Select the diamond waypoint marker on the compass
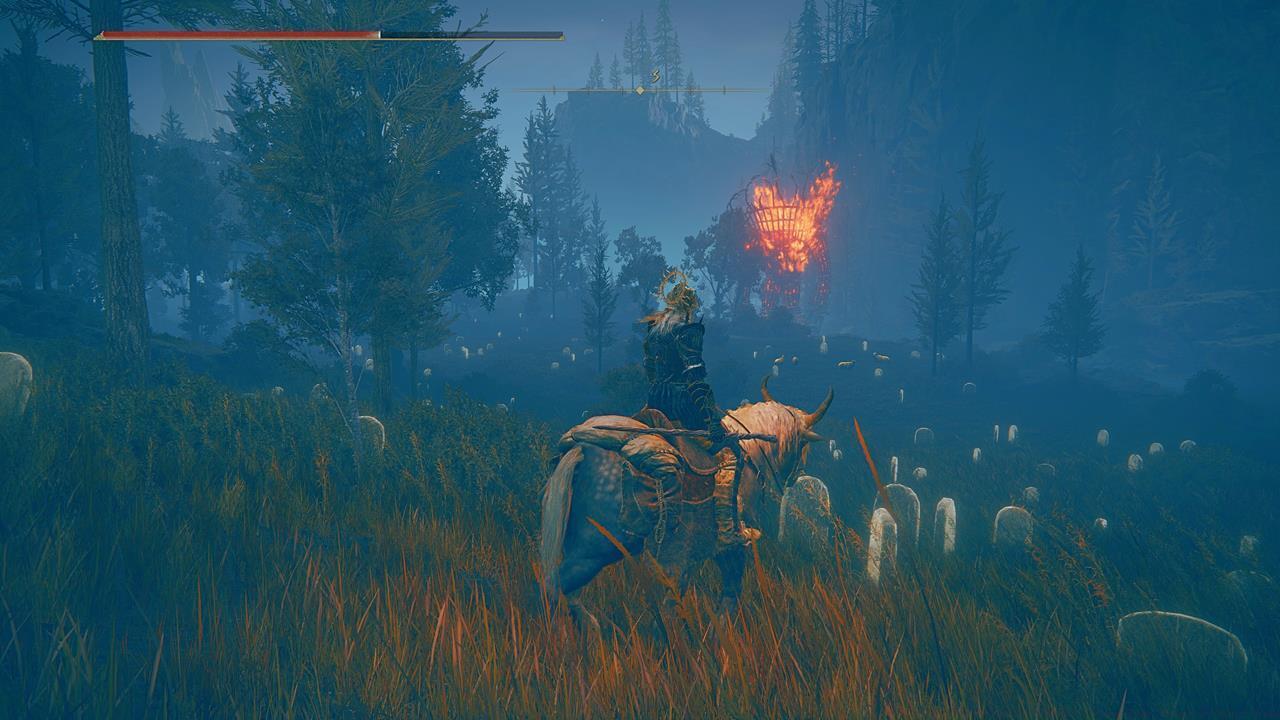 click(640, 90)
